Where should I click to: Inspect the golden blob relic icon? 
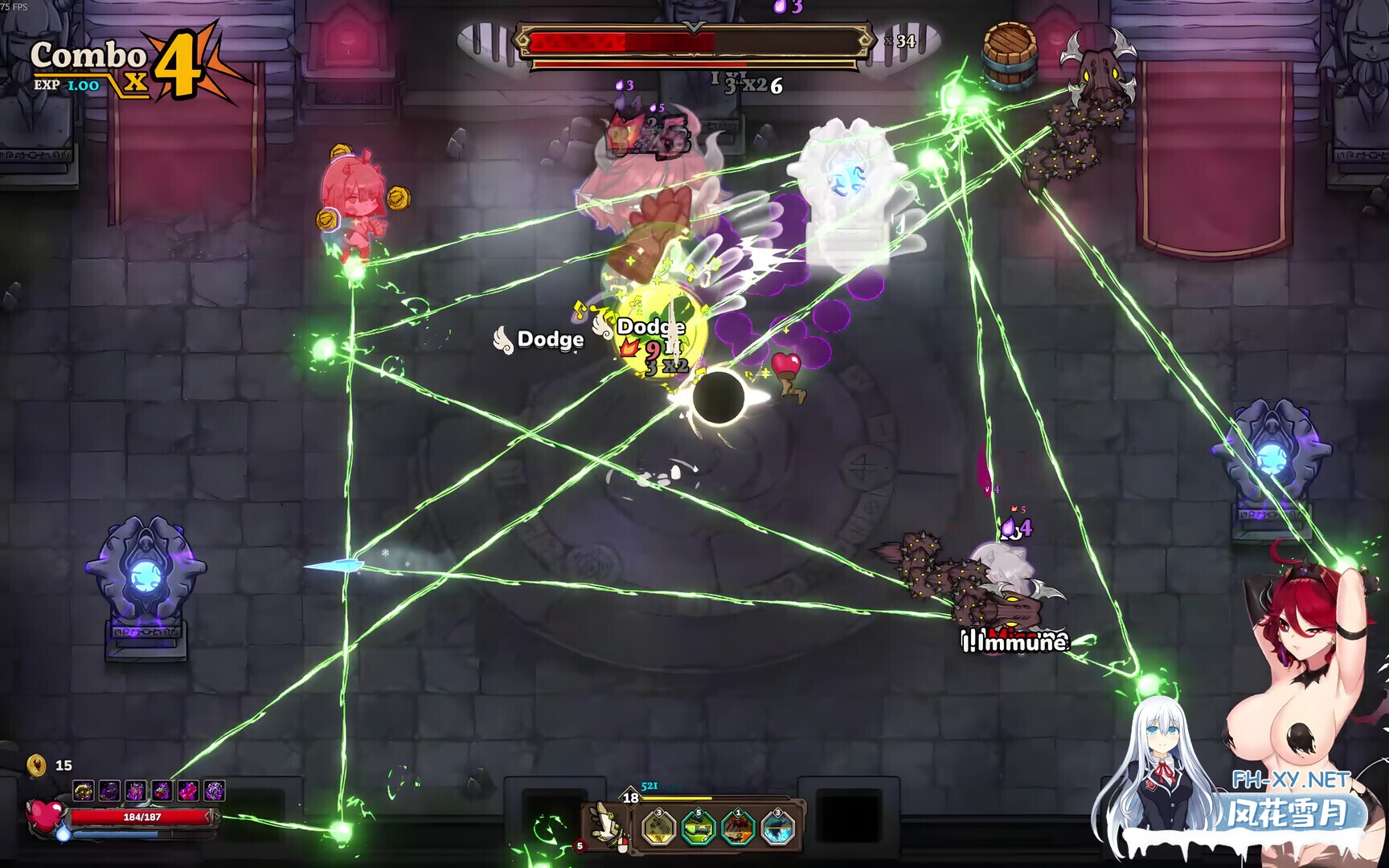83,792
